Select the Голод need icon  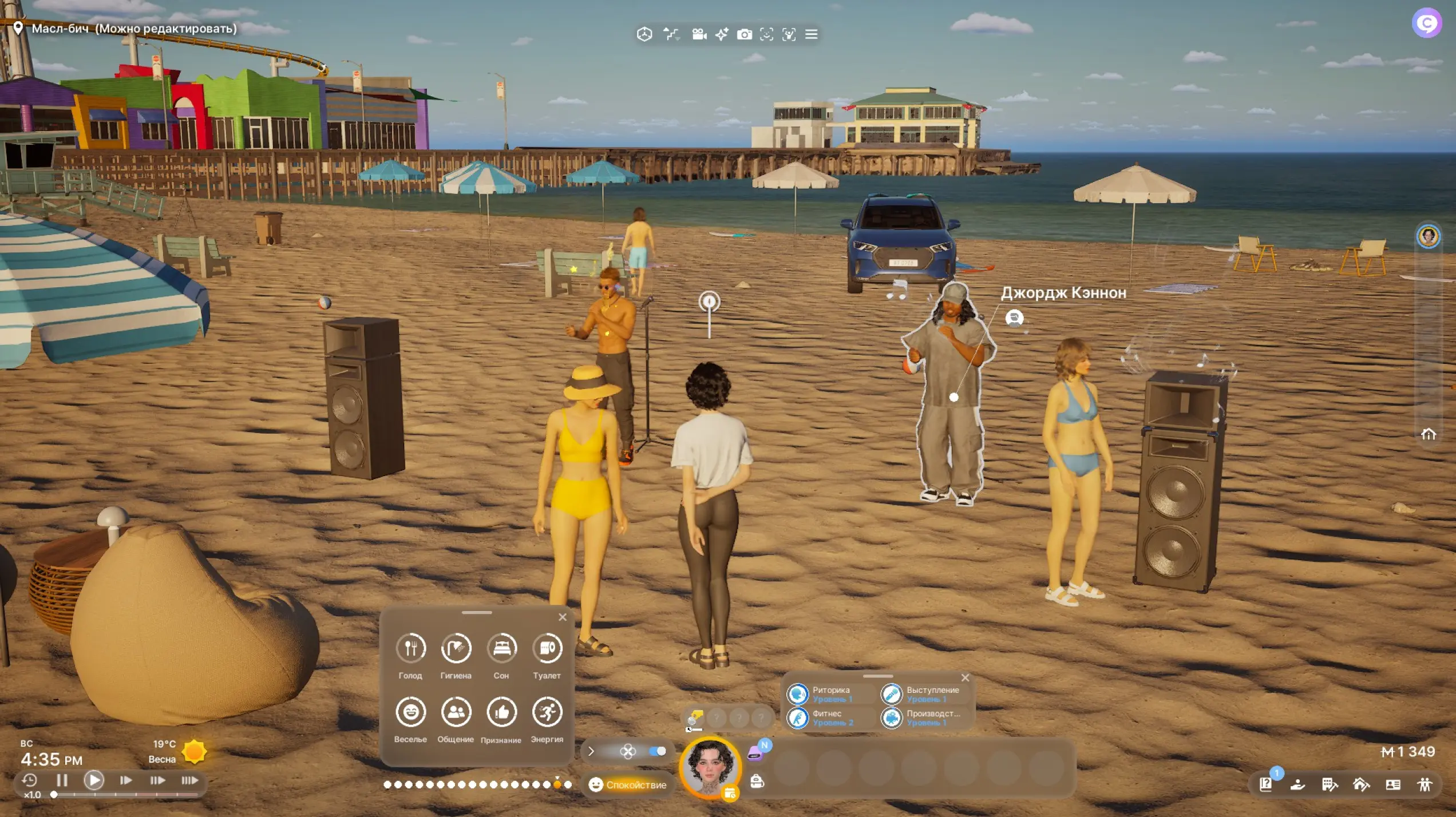point(410,649)
